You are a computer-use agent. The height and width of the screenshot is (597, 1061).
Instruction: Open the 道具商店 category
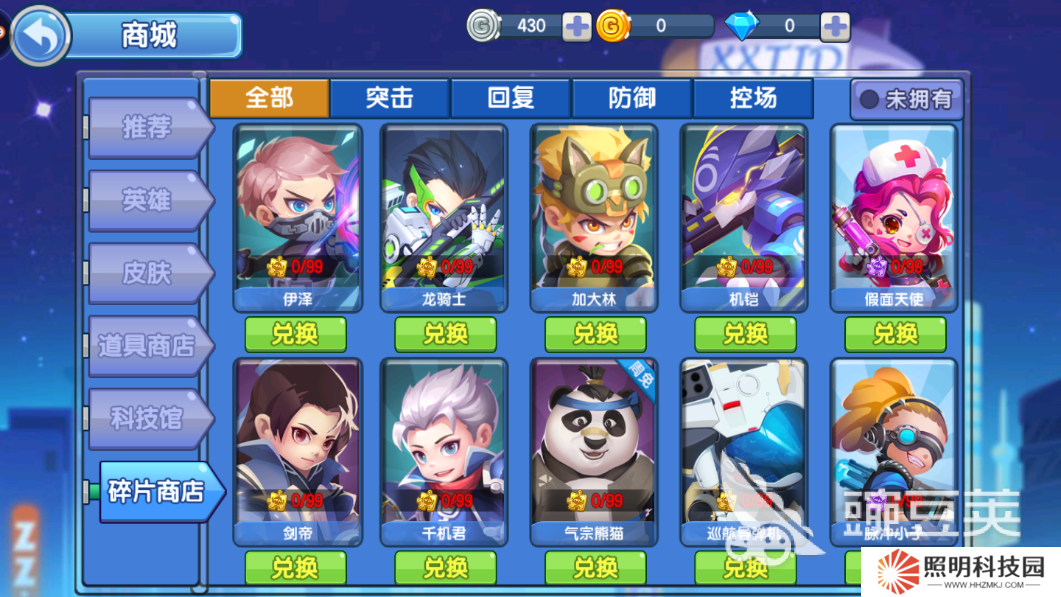(x=148, y=346)
